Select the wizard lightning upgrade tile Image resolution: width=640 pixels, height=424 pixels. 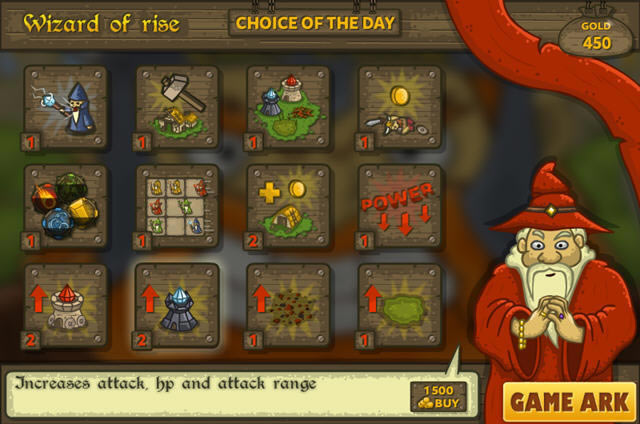tap(66, 108)
